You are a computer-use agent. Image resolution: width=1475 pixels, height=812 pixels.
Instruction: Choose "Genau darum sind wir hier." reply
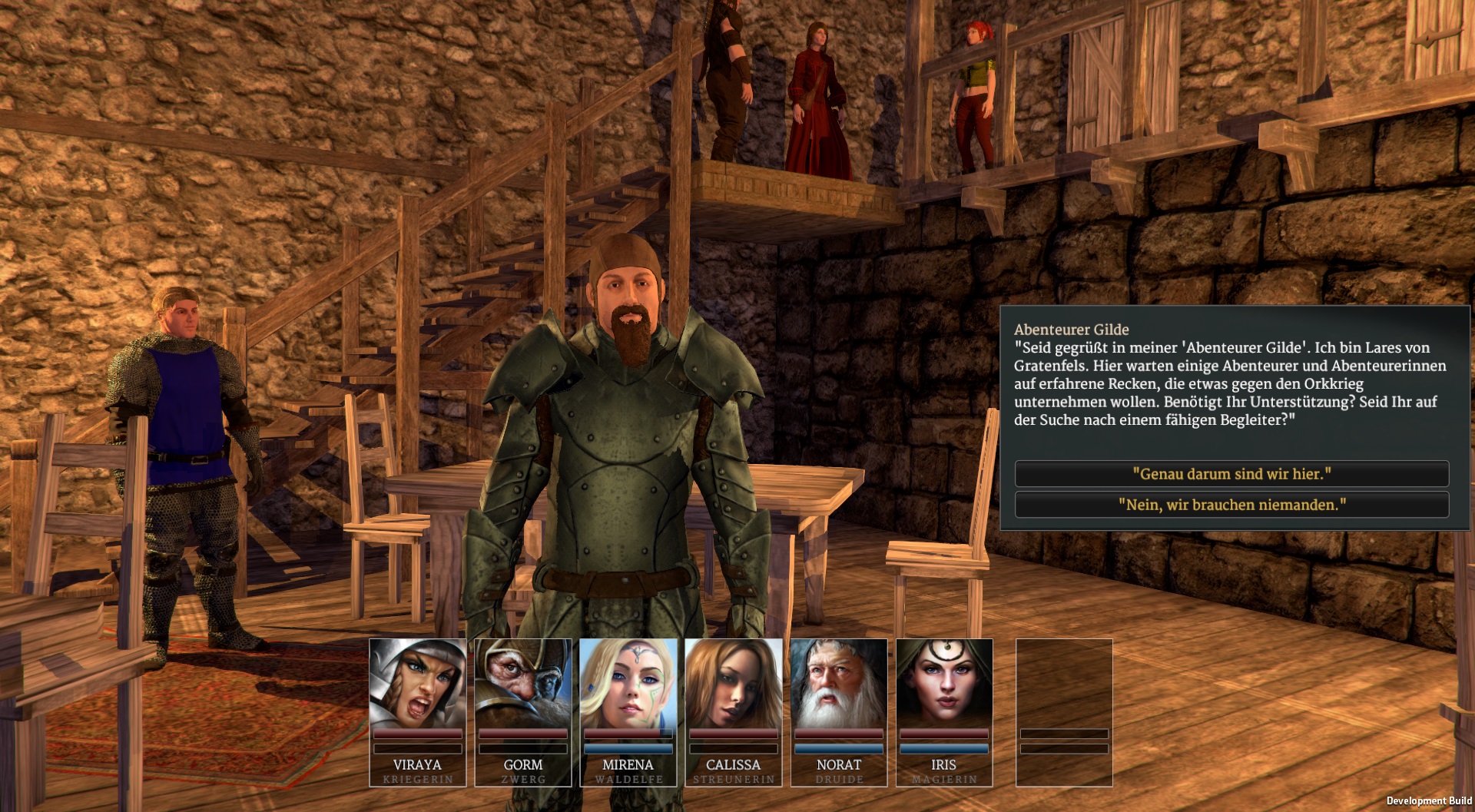pyautogui.click(x=1231, y=474)
